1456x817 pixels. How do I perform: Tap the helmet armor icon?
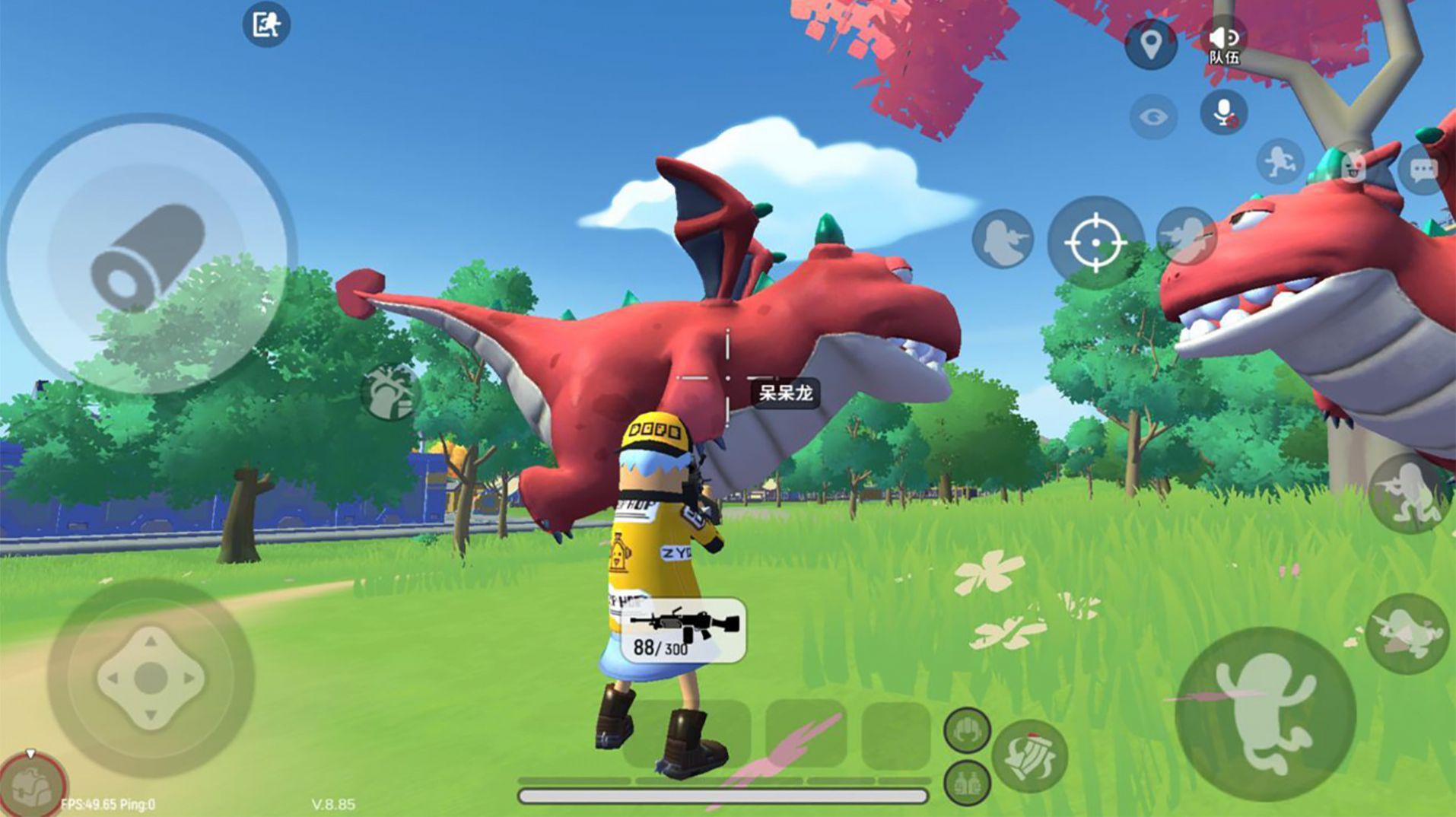(x=967, y=730)
